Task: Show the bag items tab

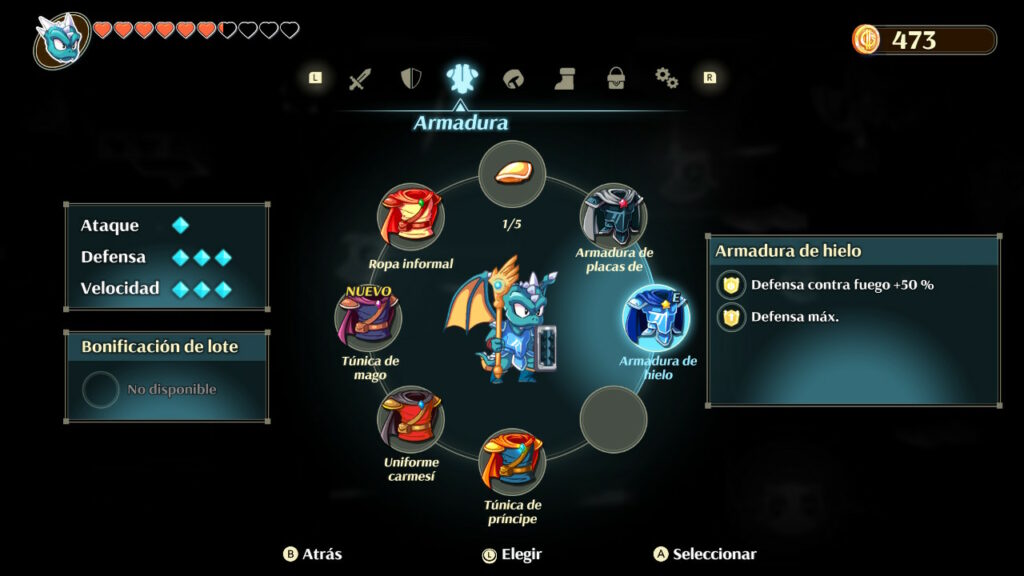Action: click(616, 79)
